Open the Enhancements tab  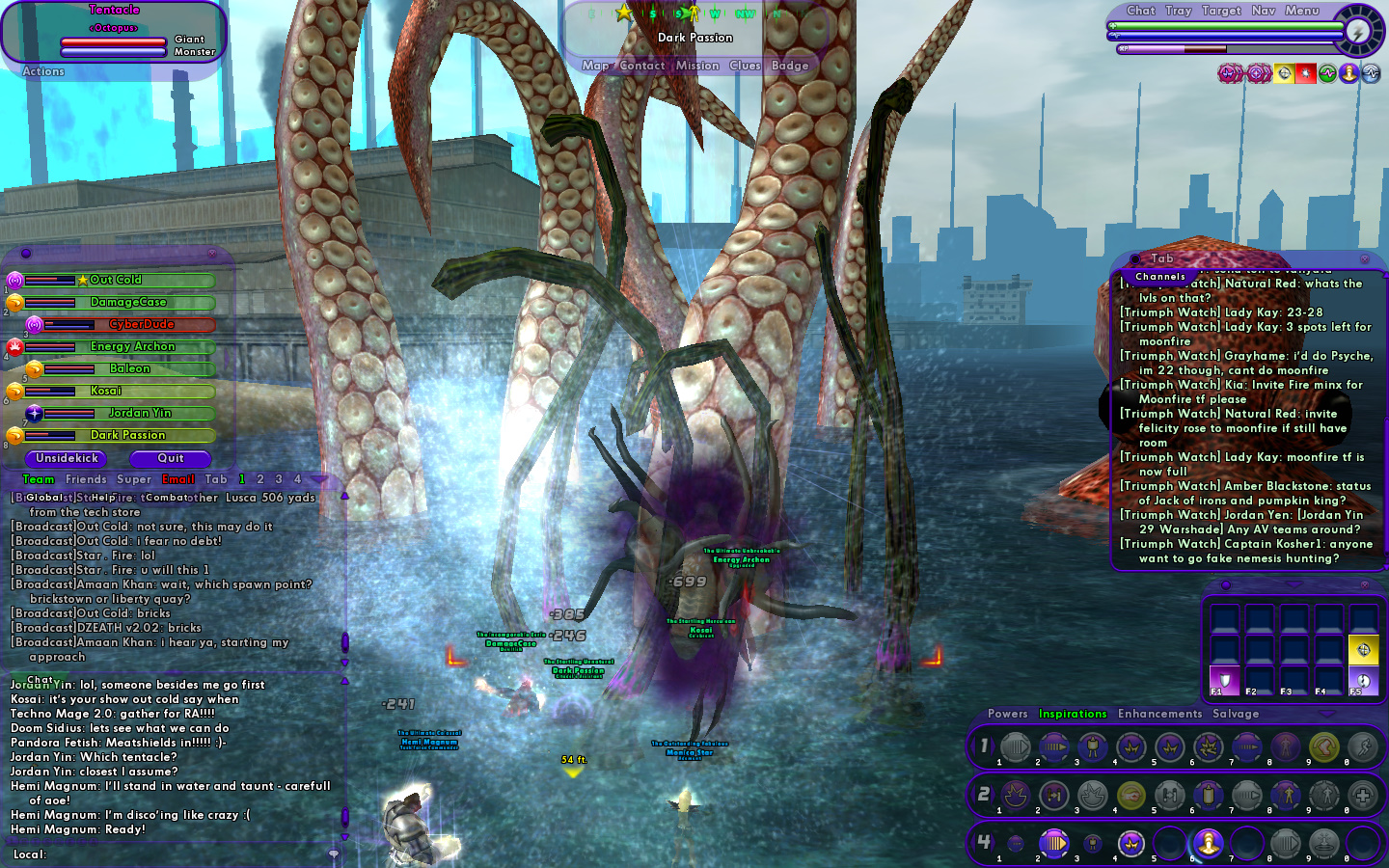[x=1159, y=714]
